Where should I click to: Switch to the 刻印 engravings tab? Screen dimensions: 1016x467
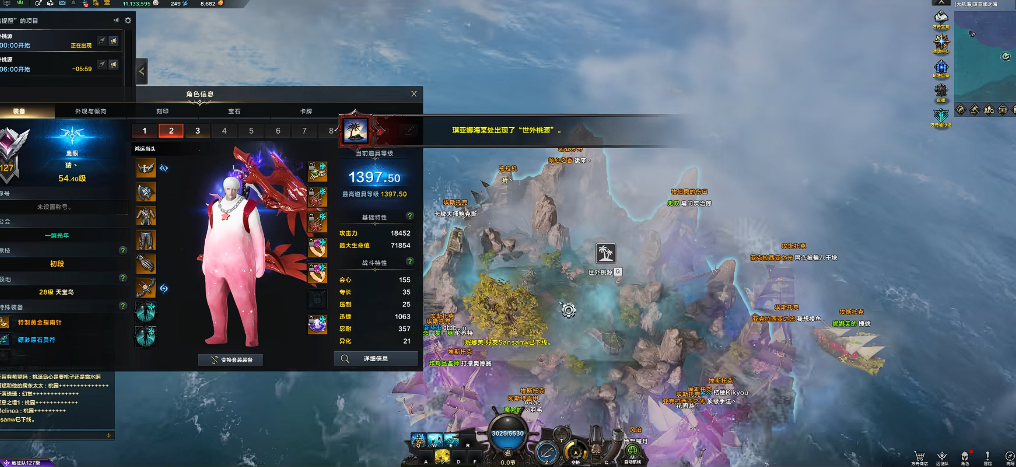[x=162, y=111]
